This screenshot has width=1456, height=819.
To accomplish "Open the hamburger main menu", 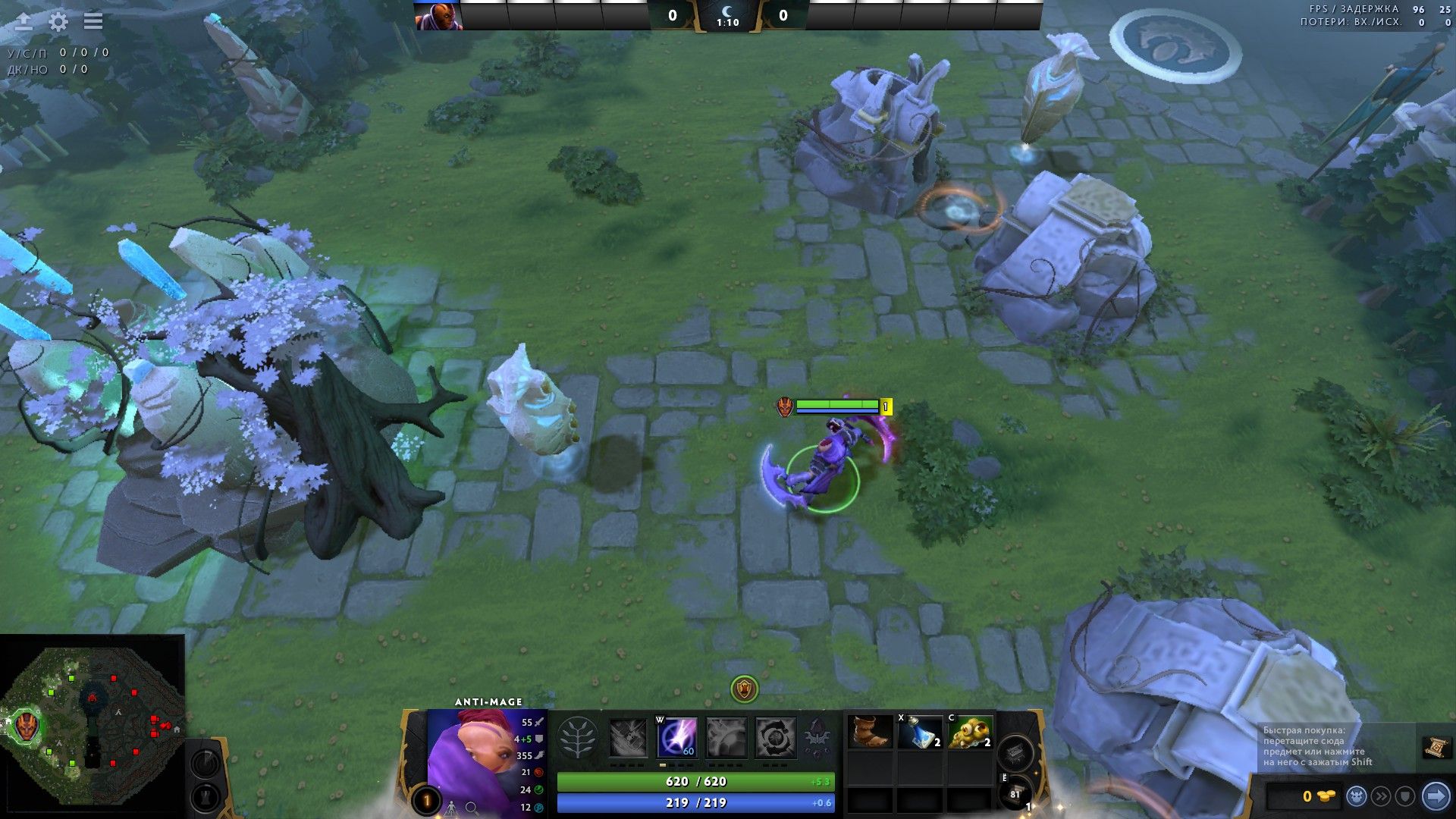I will (93, 21).
